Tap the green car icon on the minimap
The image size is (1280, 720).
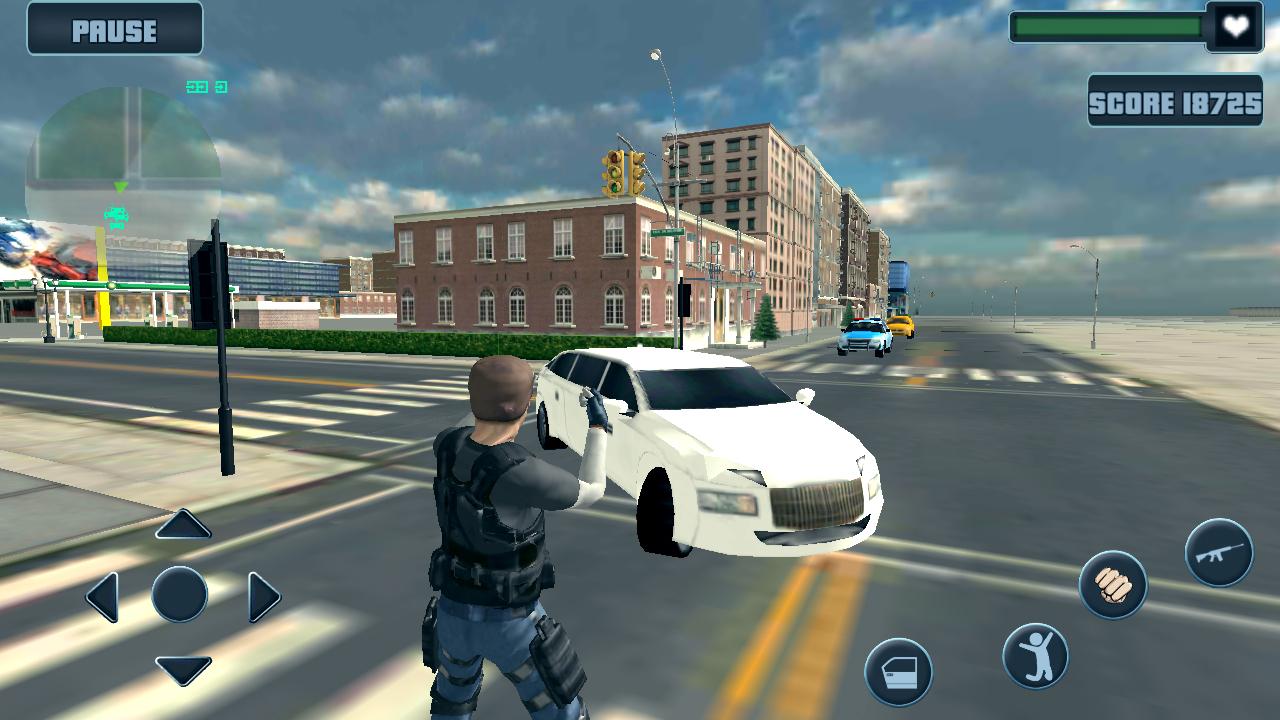[x=114, y=215]
